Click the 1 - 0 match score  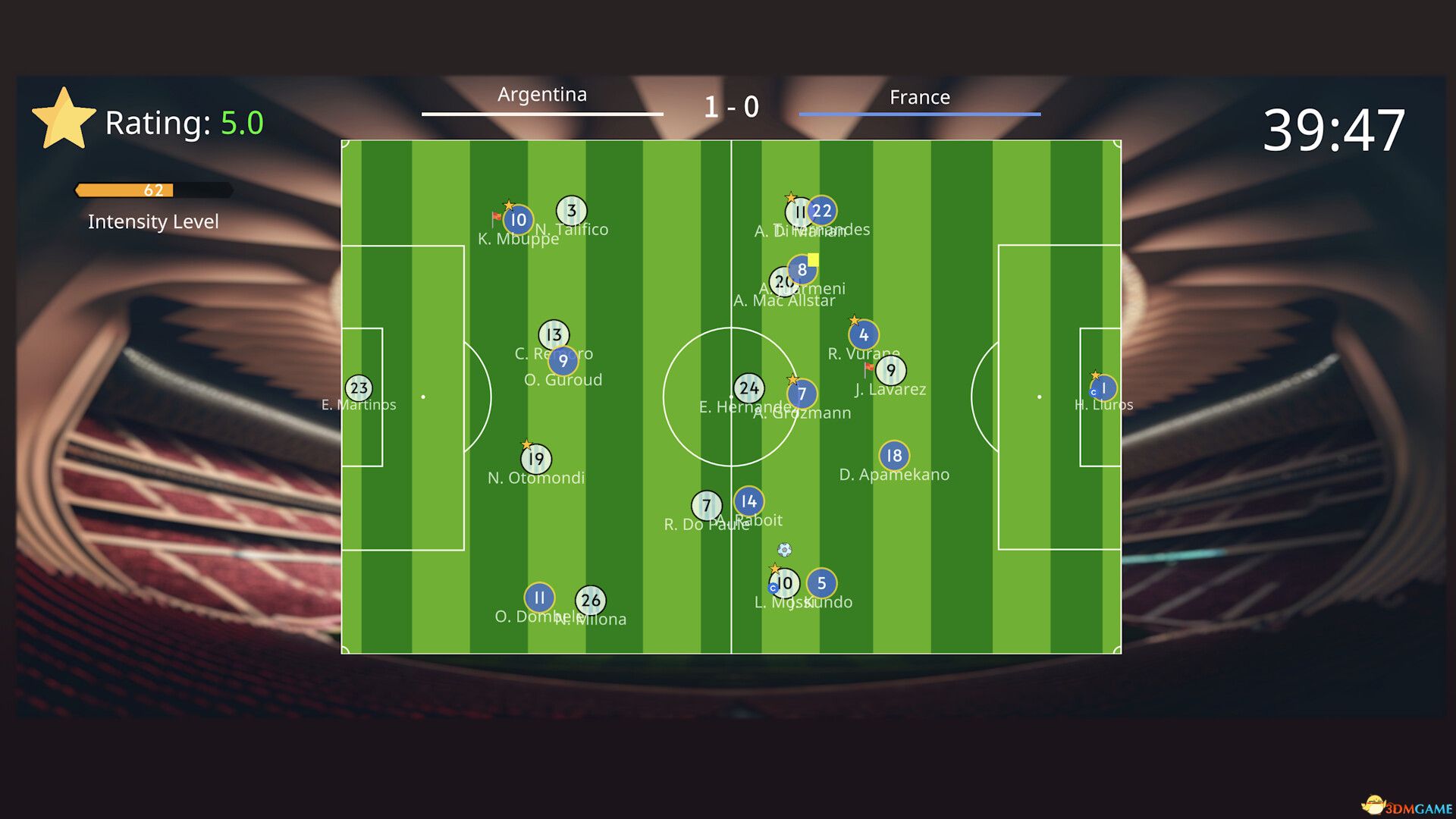(x=732, y=106)
